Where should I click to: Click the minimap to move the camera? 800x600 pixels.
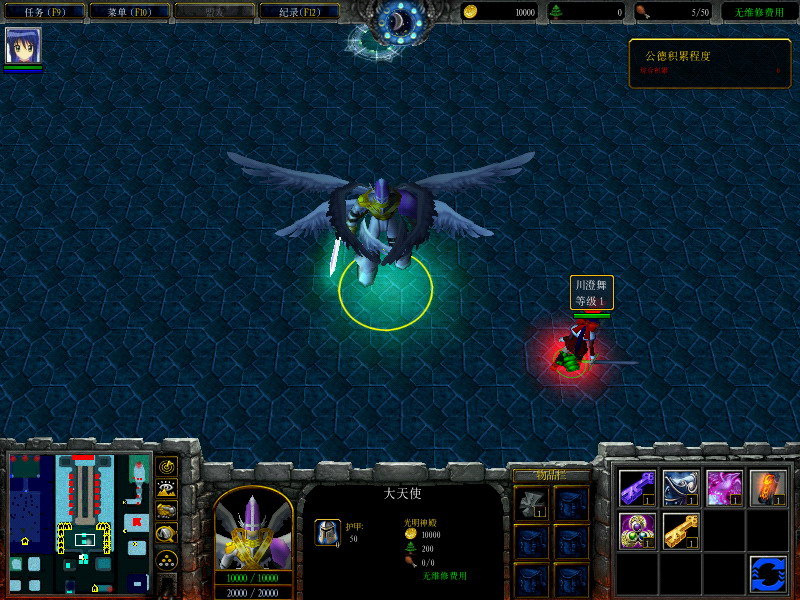click(80, 522)
